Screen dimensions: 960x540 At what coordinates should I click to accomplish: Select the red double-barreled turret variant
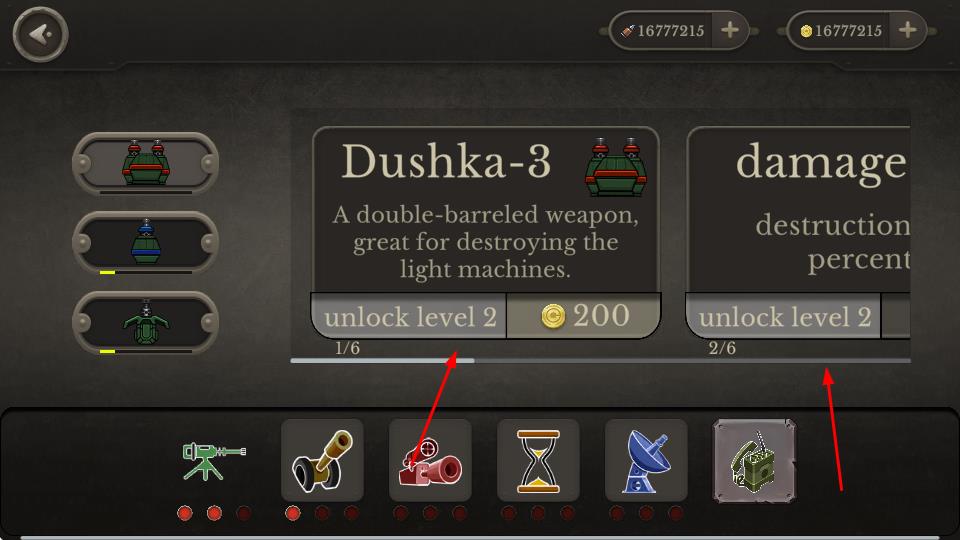[x=144, y=163]
